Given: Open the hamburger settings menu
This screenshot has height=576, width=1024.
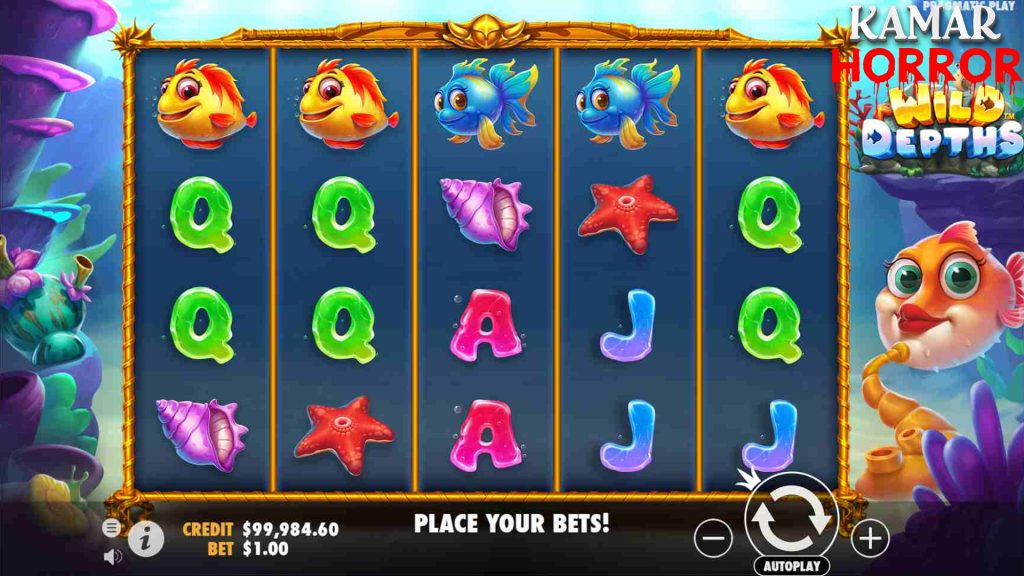Looking at the screenshot, I should point(111,527).
